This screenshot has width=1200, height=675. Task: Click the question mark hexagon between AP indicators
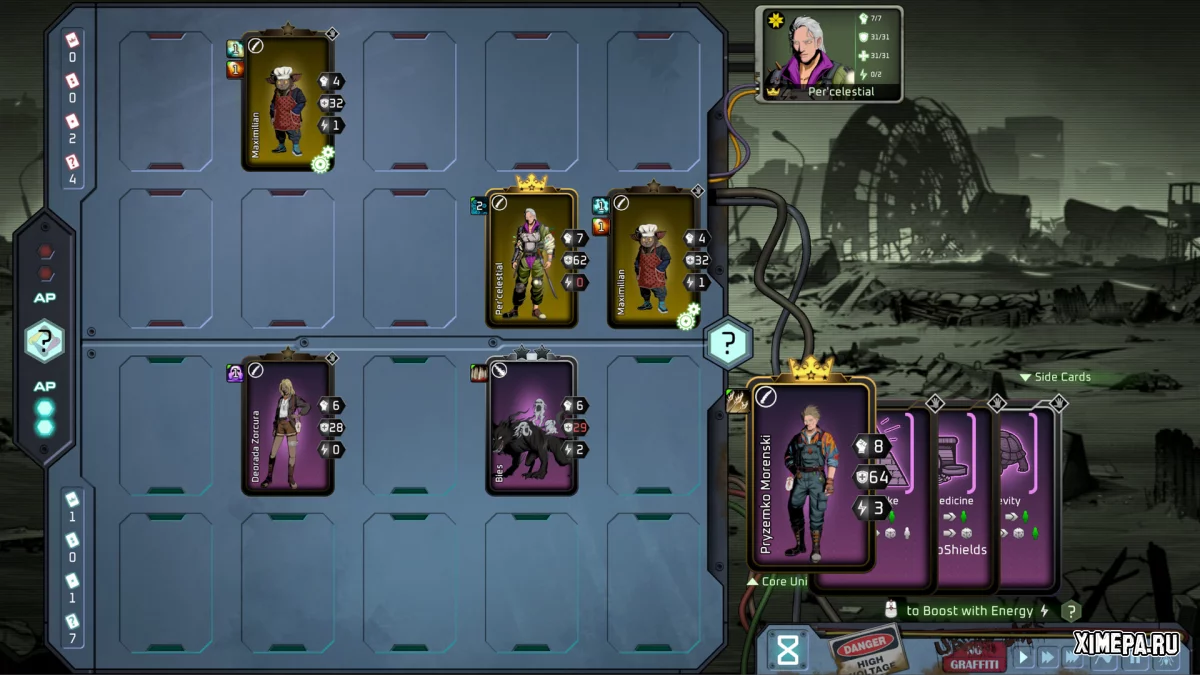45,341
